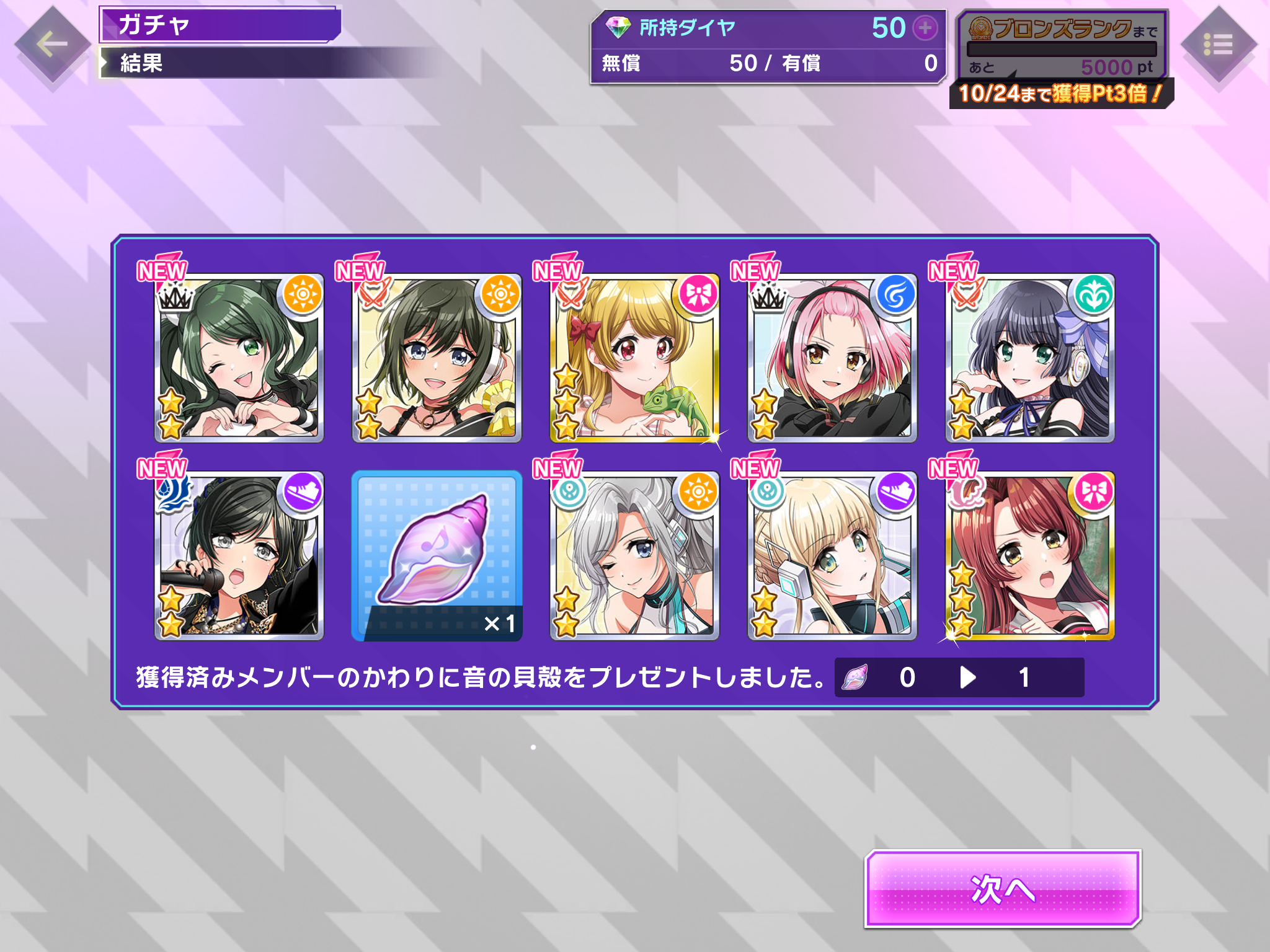Select the blonde girl with chameleon card

pos(634,358)
